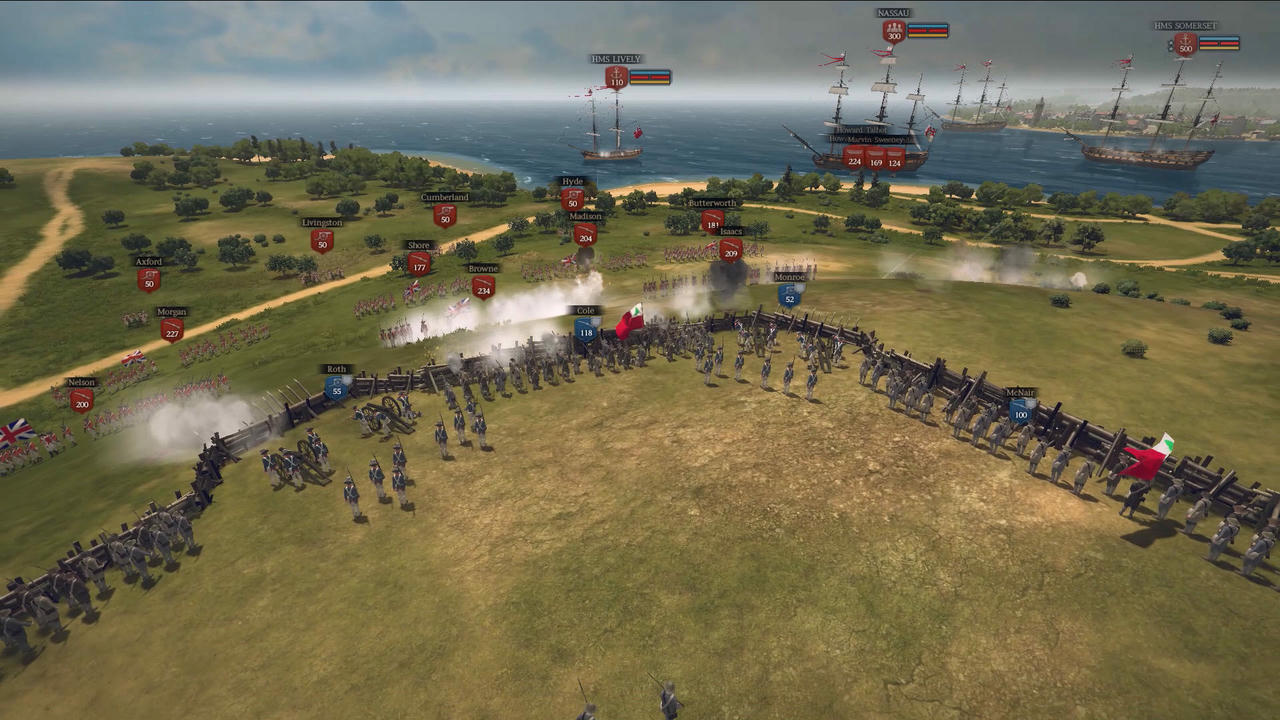Select Cole's blue unit badge
Screen dimensions: 1280x720
pyautogui.click(x=586, y=329)
